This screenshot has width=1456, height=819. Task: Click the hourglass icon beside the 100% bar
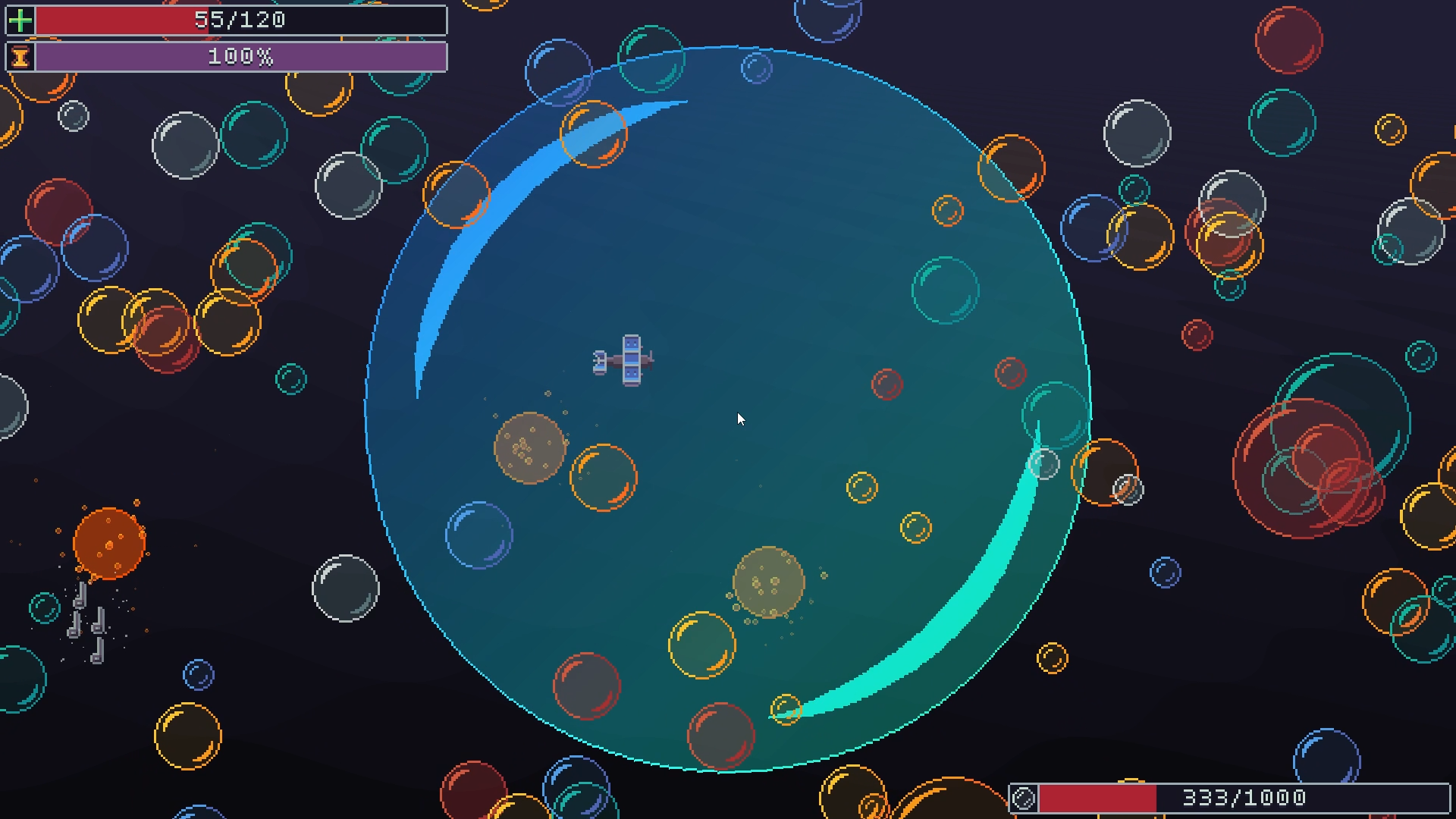tap(20, 57)
